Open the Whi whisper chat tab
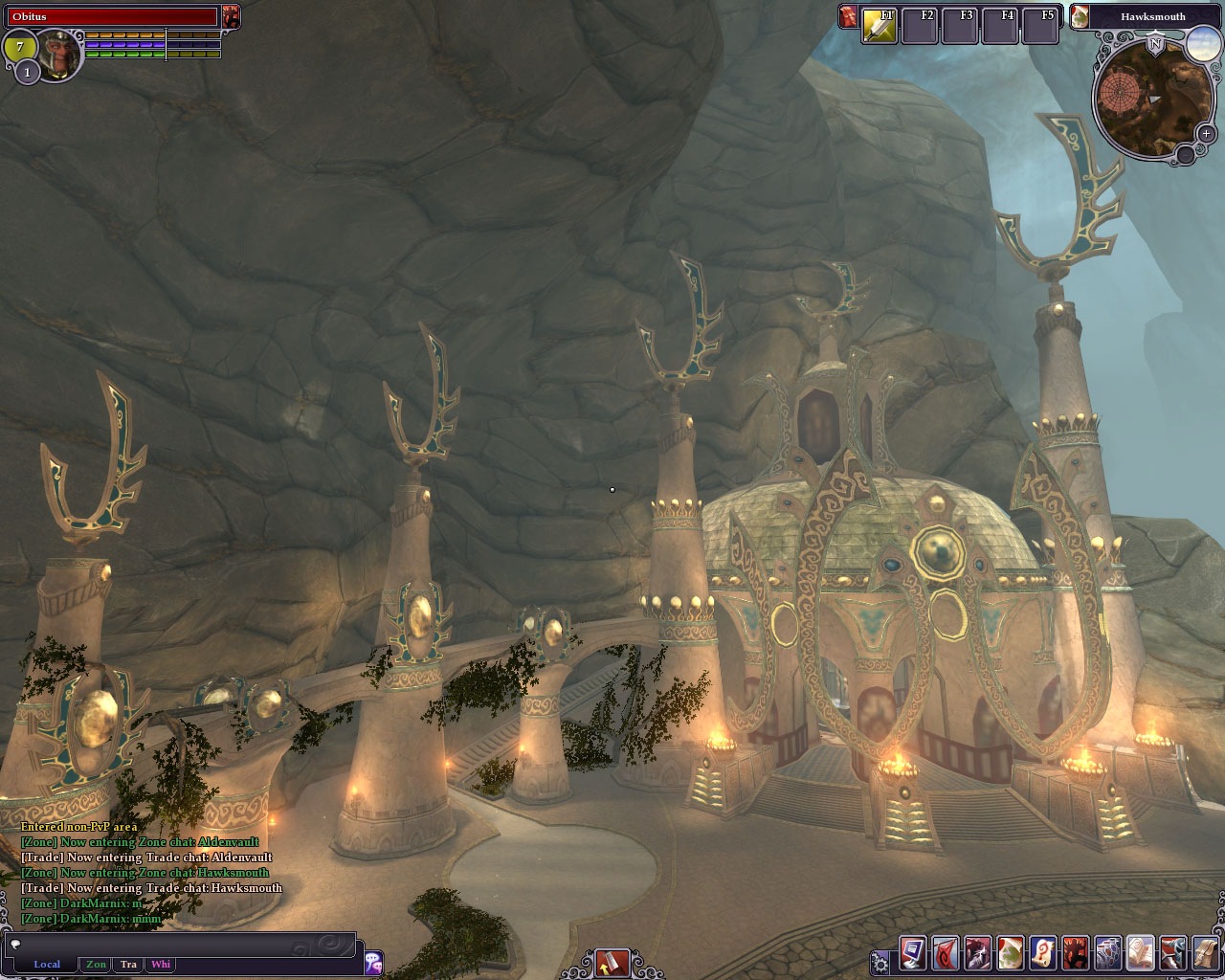1225x980 pixels. 161,965
